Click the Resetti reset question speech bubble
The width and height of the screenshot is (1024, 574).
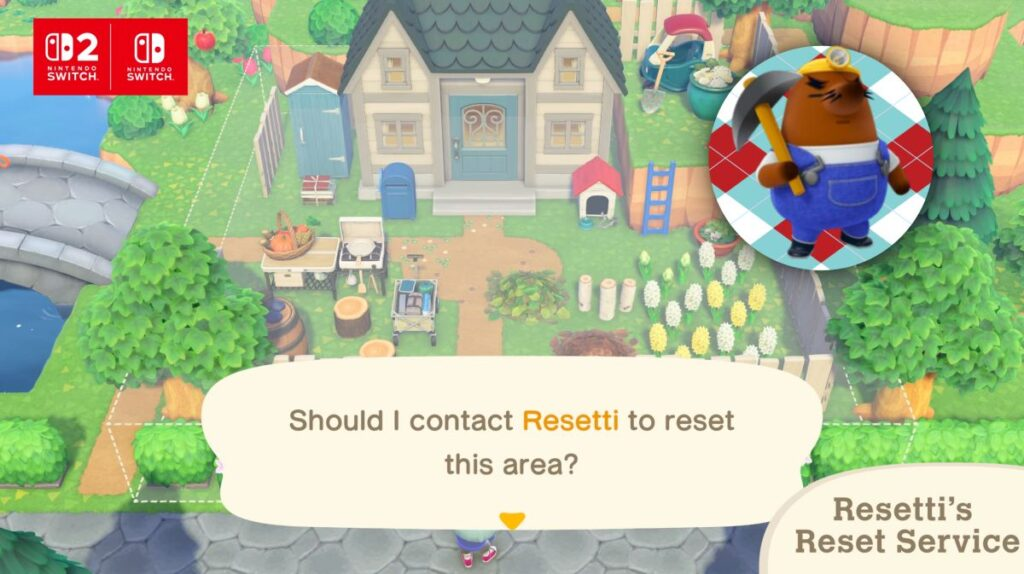pyautogui.click(x=511, y=440)
